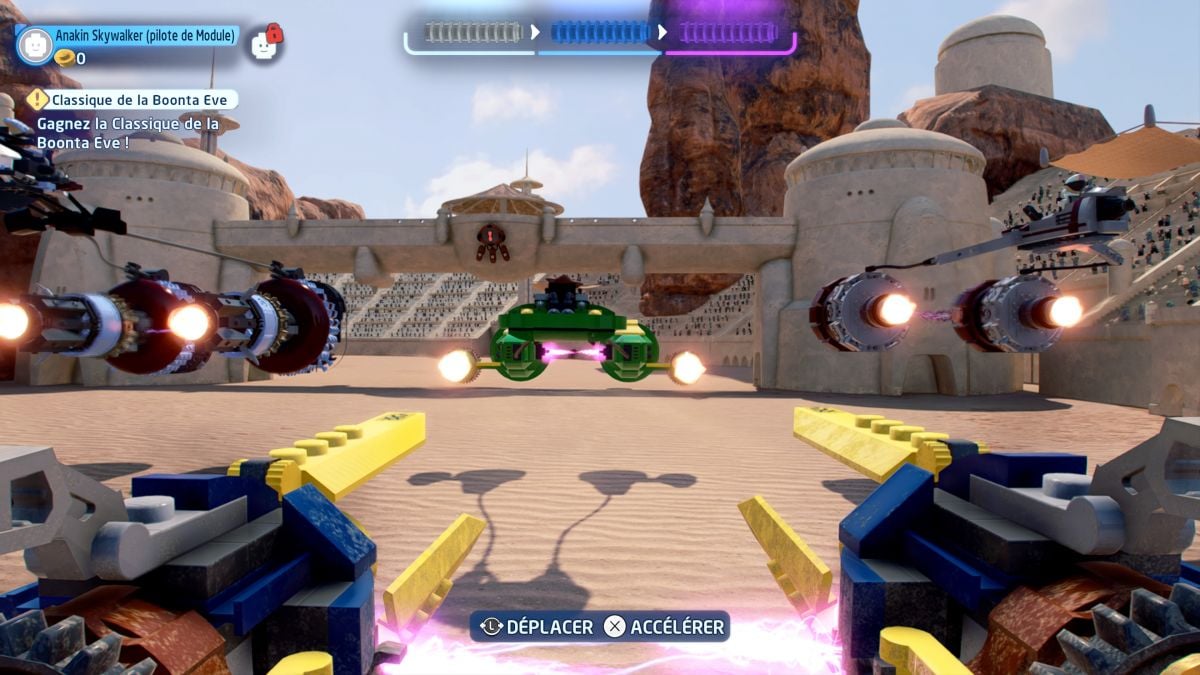Image resolution: width=1200 pixels, height=675 pixels.
Task: Open the Classique de la Boonta Eve objective
Action: point(133,99)
